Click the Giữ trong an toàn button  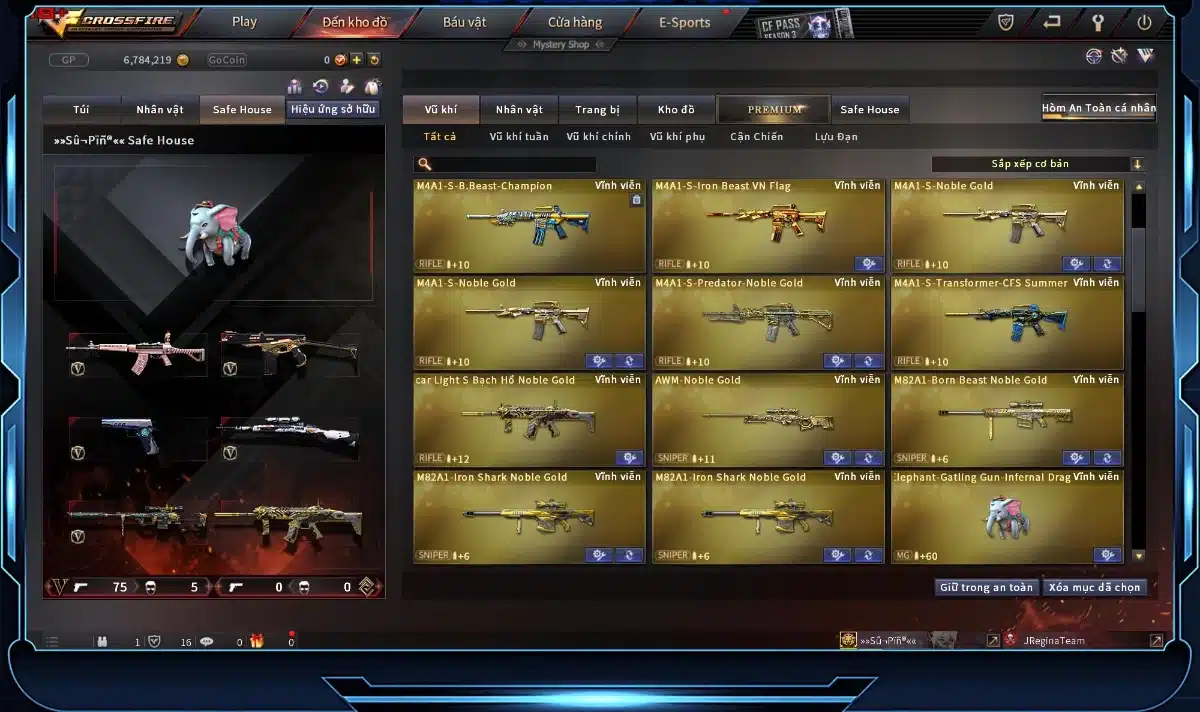[986, 587]
